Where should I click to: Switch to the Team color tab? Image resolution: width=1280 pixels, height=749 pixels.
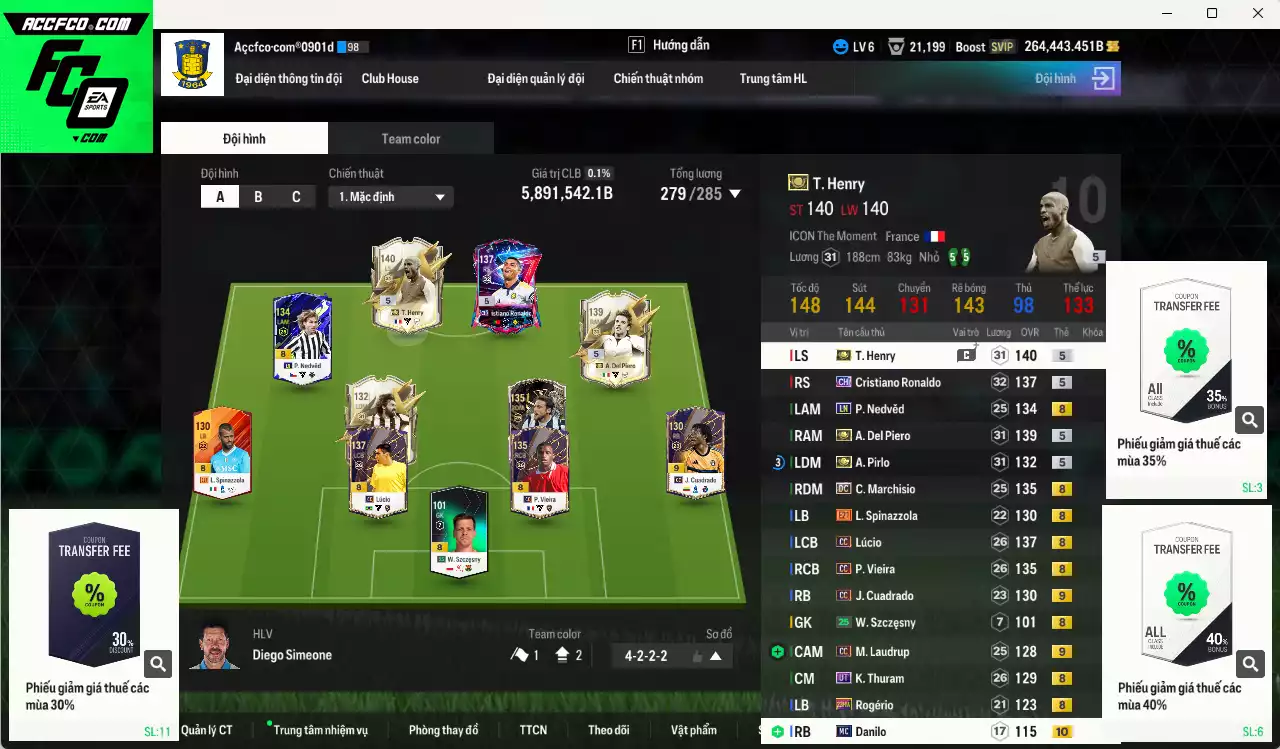pyautogui.click(x=411, y=138)
